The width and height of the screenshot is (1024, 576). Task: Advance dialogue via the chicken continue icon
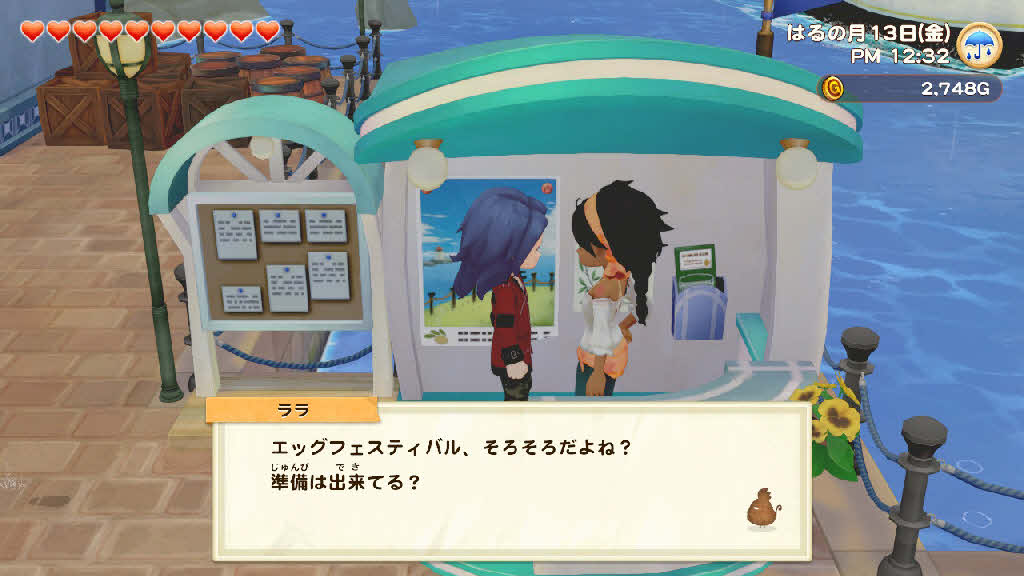(761, 507)
